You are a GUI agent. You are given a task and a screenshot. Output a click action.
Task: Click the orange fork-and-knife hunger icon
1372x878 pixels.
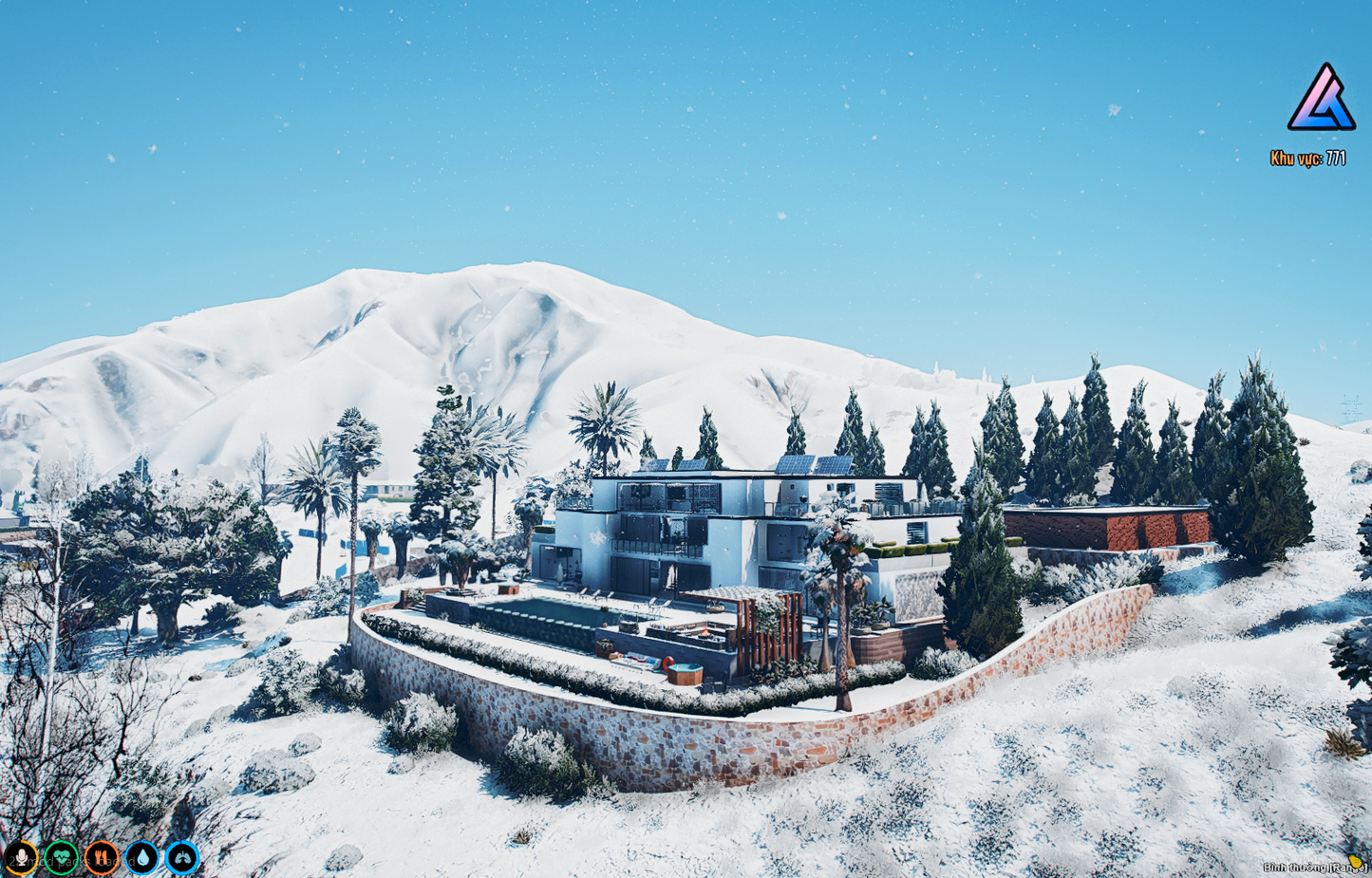pos(102,858)
